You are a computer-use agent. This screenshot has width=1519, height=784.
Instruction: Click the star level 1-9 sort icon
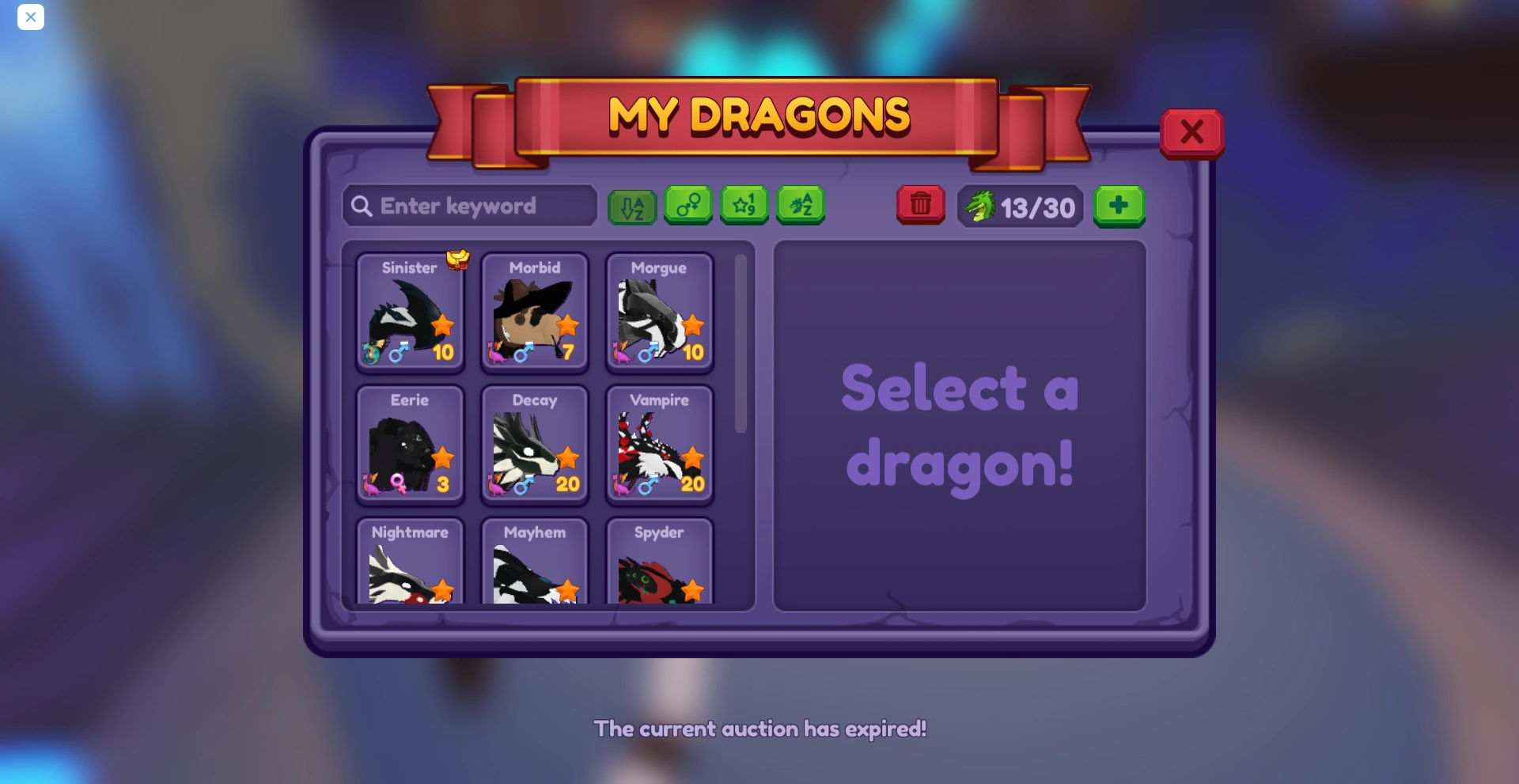pos(744,206)
